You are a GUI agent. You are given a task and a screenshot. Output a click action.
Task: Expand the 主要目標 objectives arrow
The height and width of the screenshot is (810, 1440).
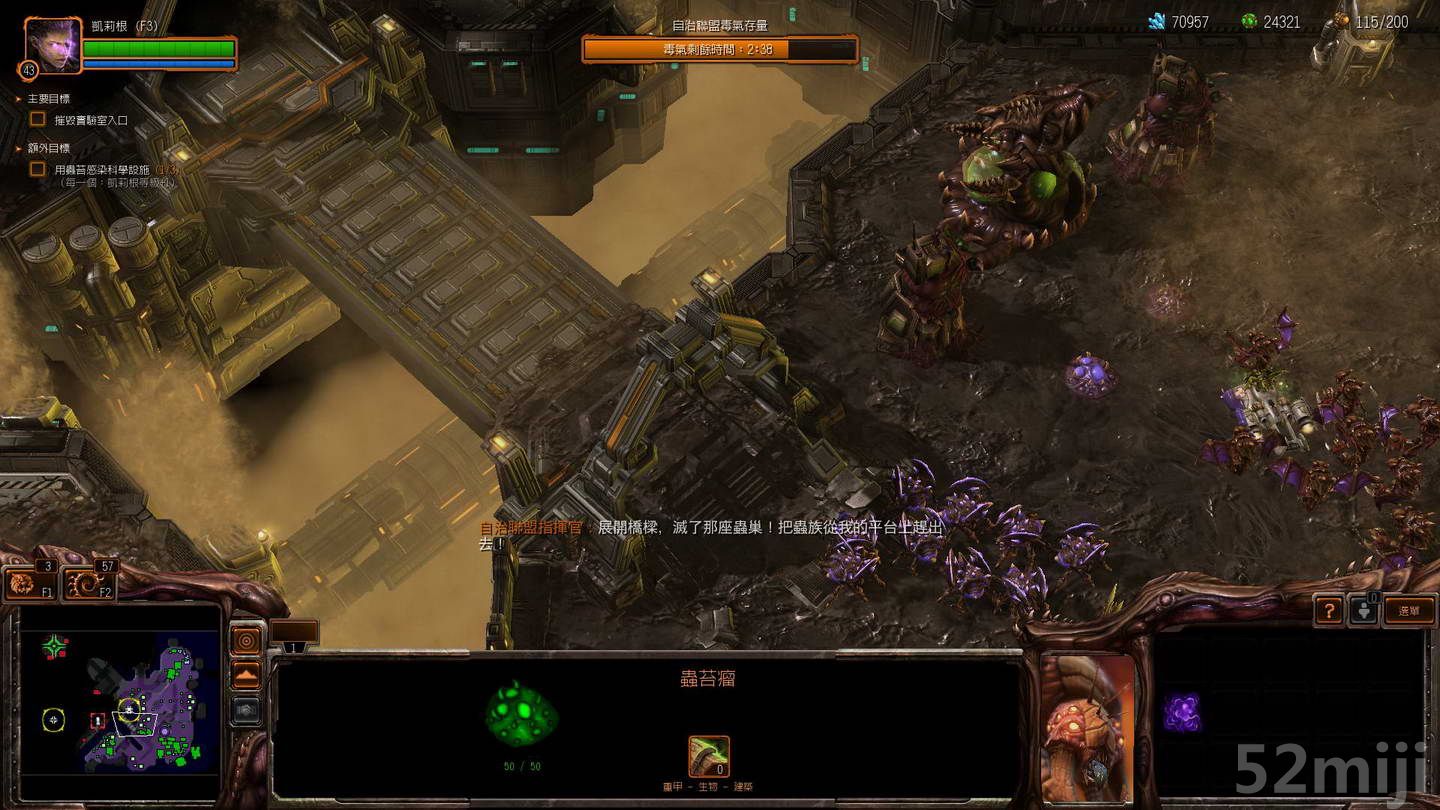click(18, 99)
